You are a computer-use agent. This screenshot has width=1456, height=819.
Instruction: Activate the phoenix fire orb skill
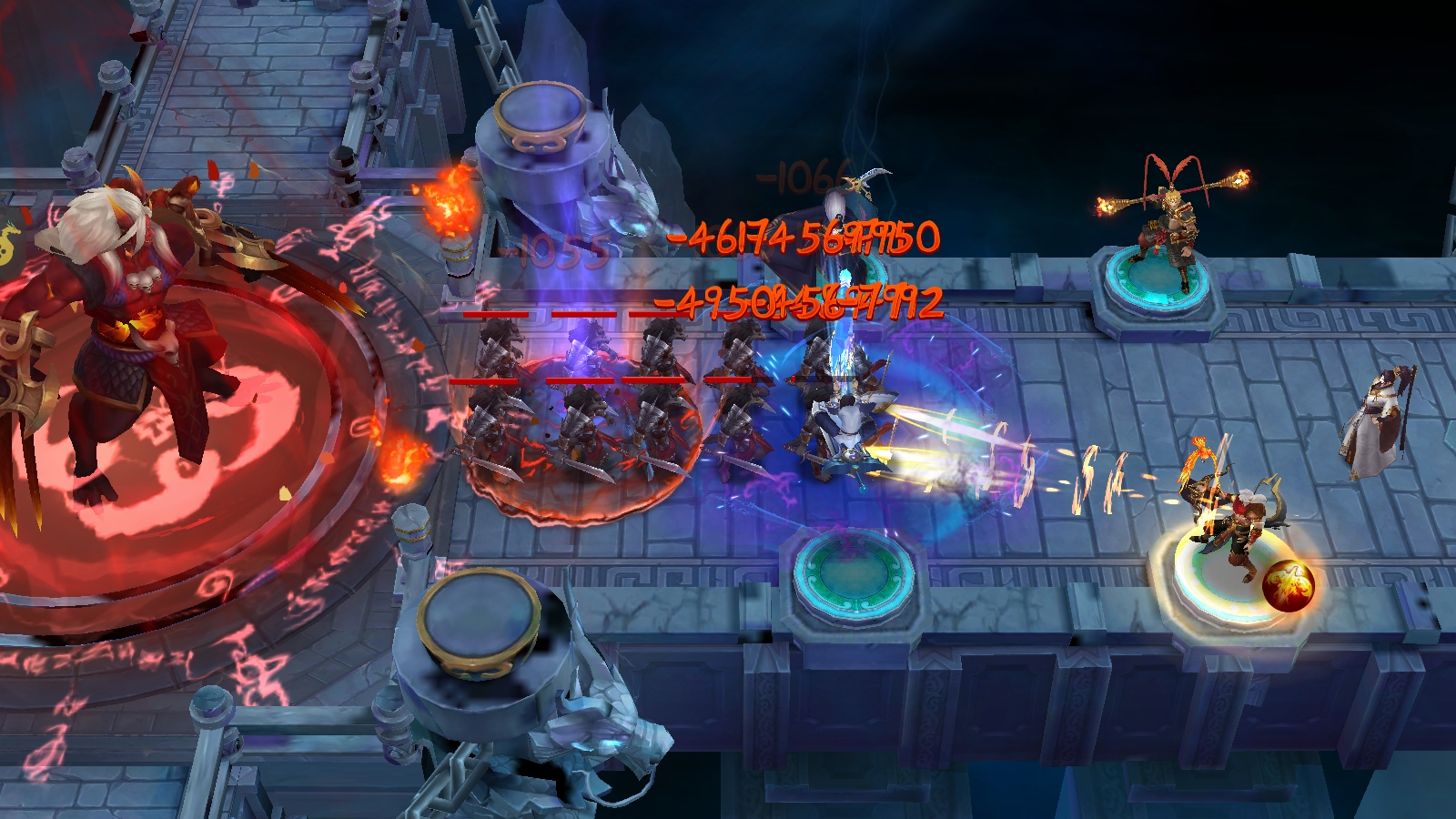(1288, 584)
